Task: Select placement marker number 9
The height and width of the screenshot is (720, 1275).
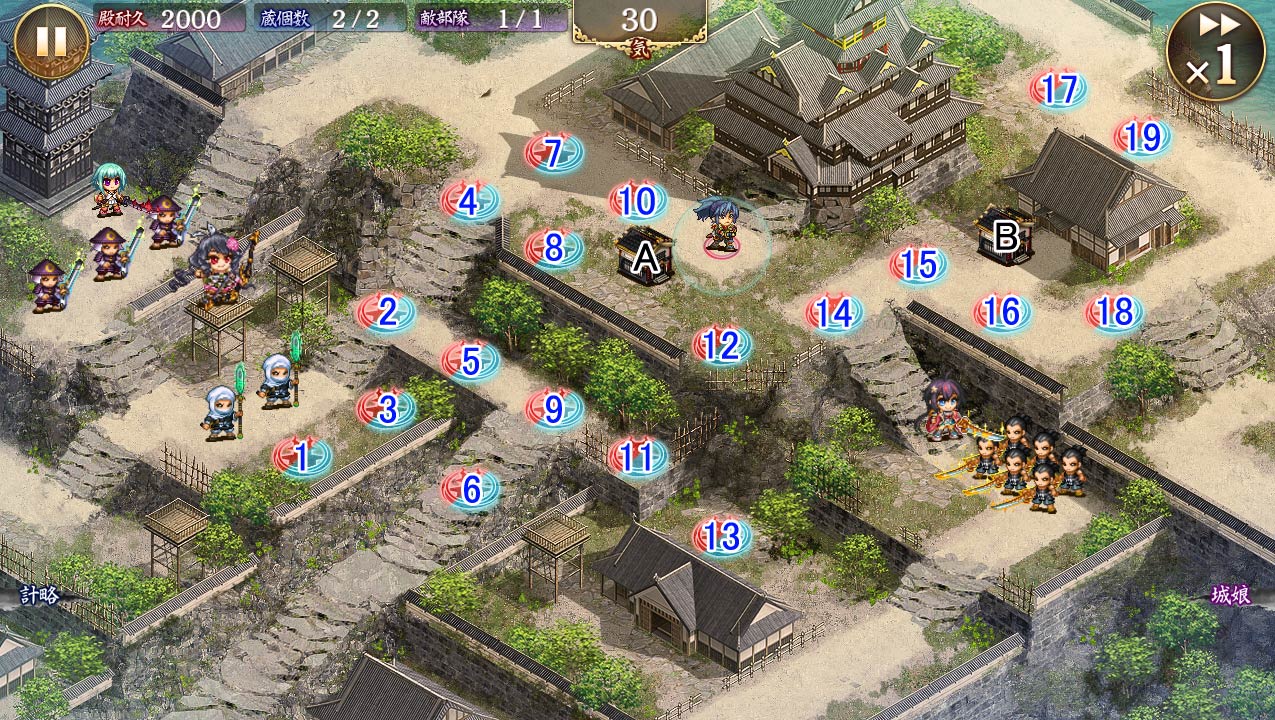Action: point(554,408)
